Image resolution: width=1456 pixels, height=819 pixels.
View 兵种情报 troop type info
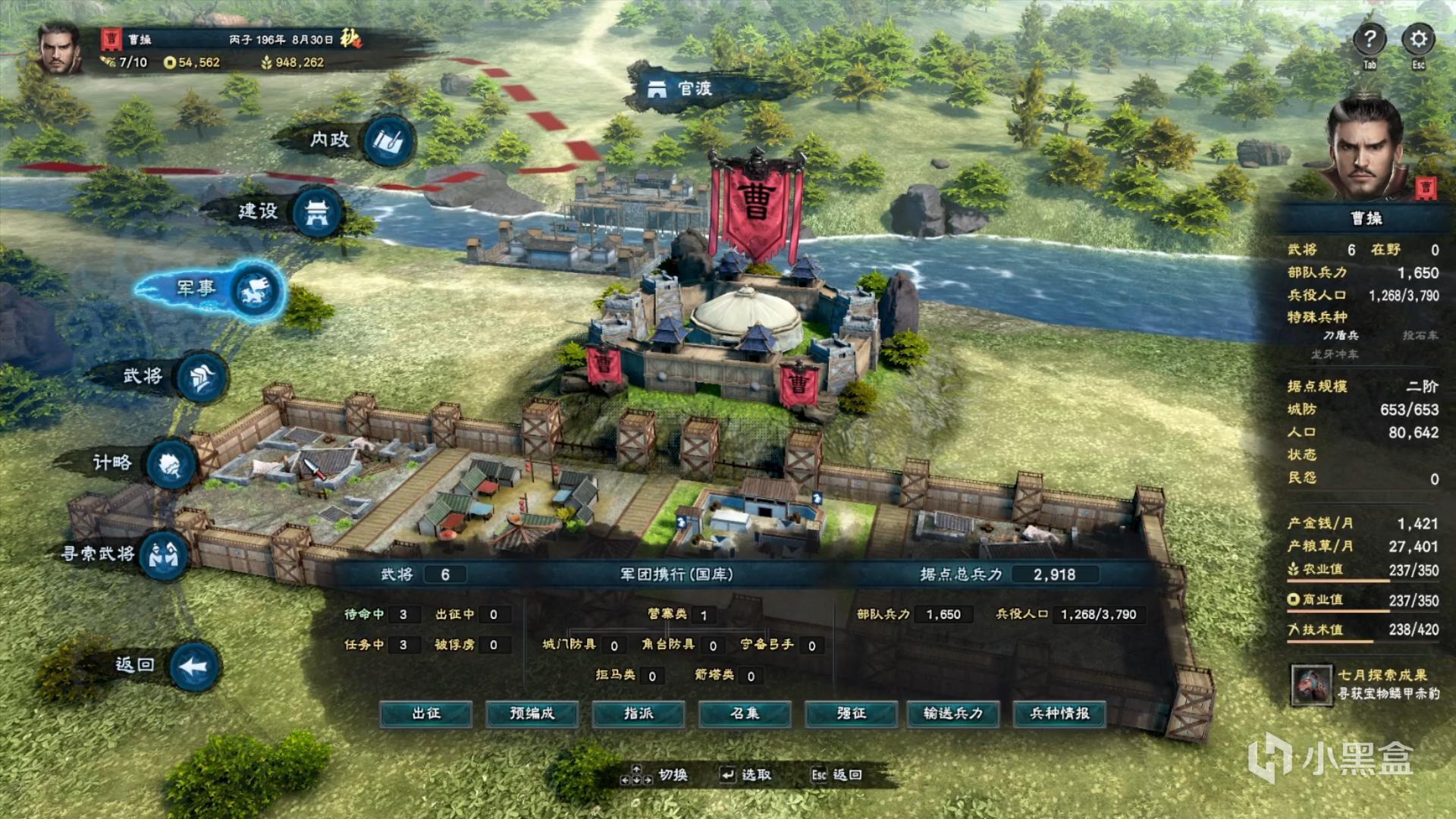point(1059,714)
